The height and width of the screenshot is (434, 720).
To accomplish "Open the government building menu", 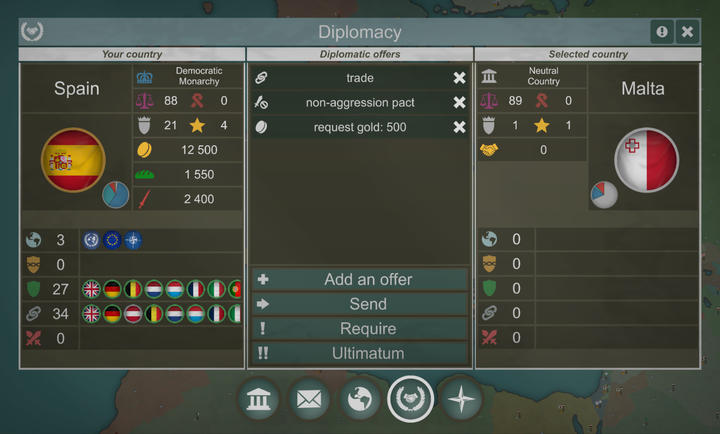I will pyautogui.click(x=260, y=401).
